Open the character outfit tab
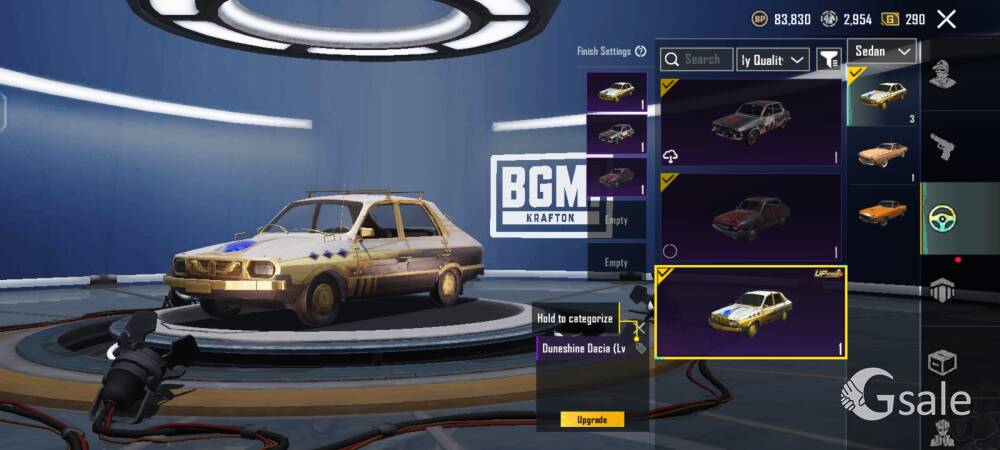This screenshot has height=450, width=1000. coord(940,76)
